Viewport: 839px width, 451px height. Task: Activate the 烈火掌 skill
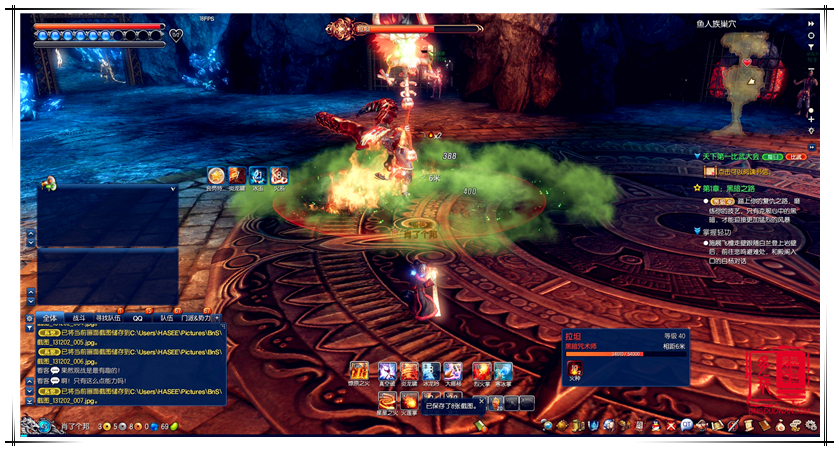coord(481,371)
